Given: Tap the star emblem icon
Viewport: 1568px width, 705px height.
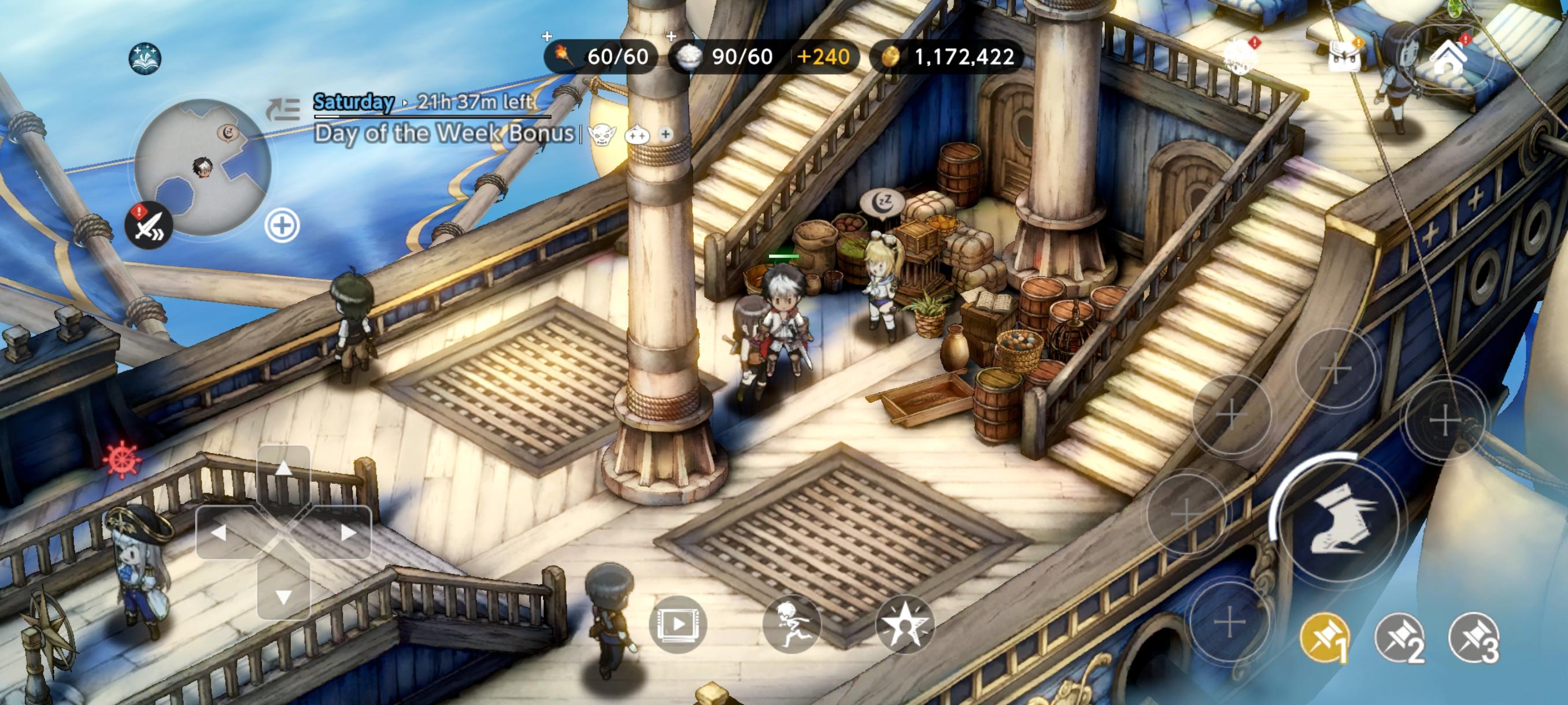Looking at the screenshot, I should 904,624.
